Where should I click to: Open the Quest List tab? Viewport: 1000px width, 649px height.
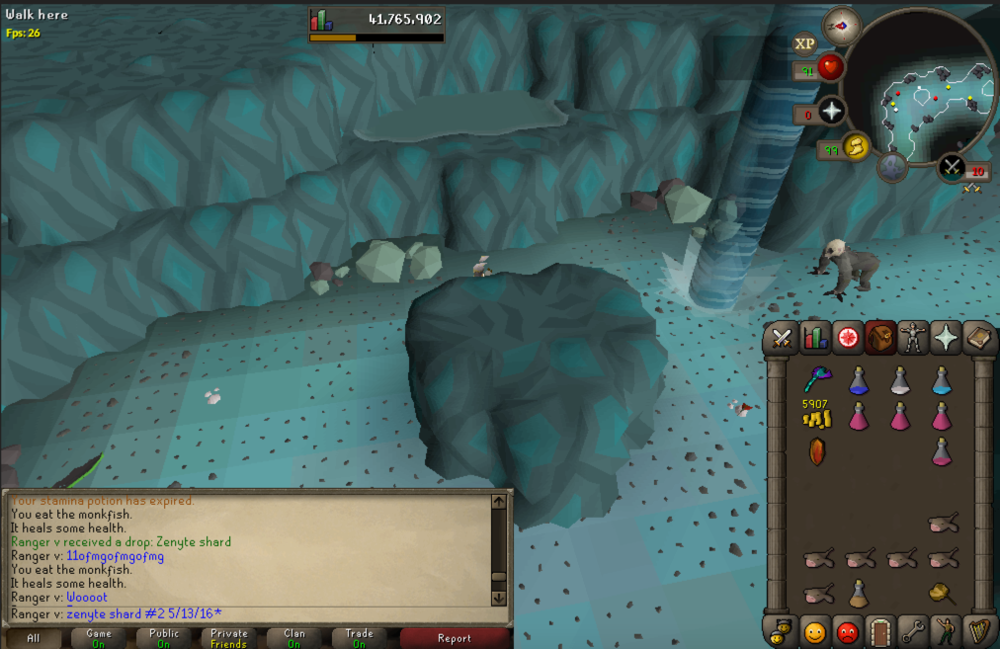pyautogui.click(x=848, y=340)
